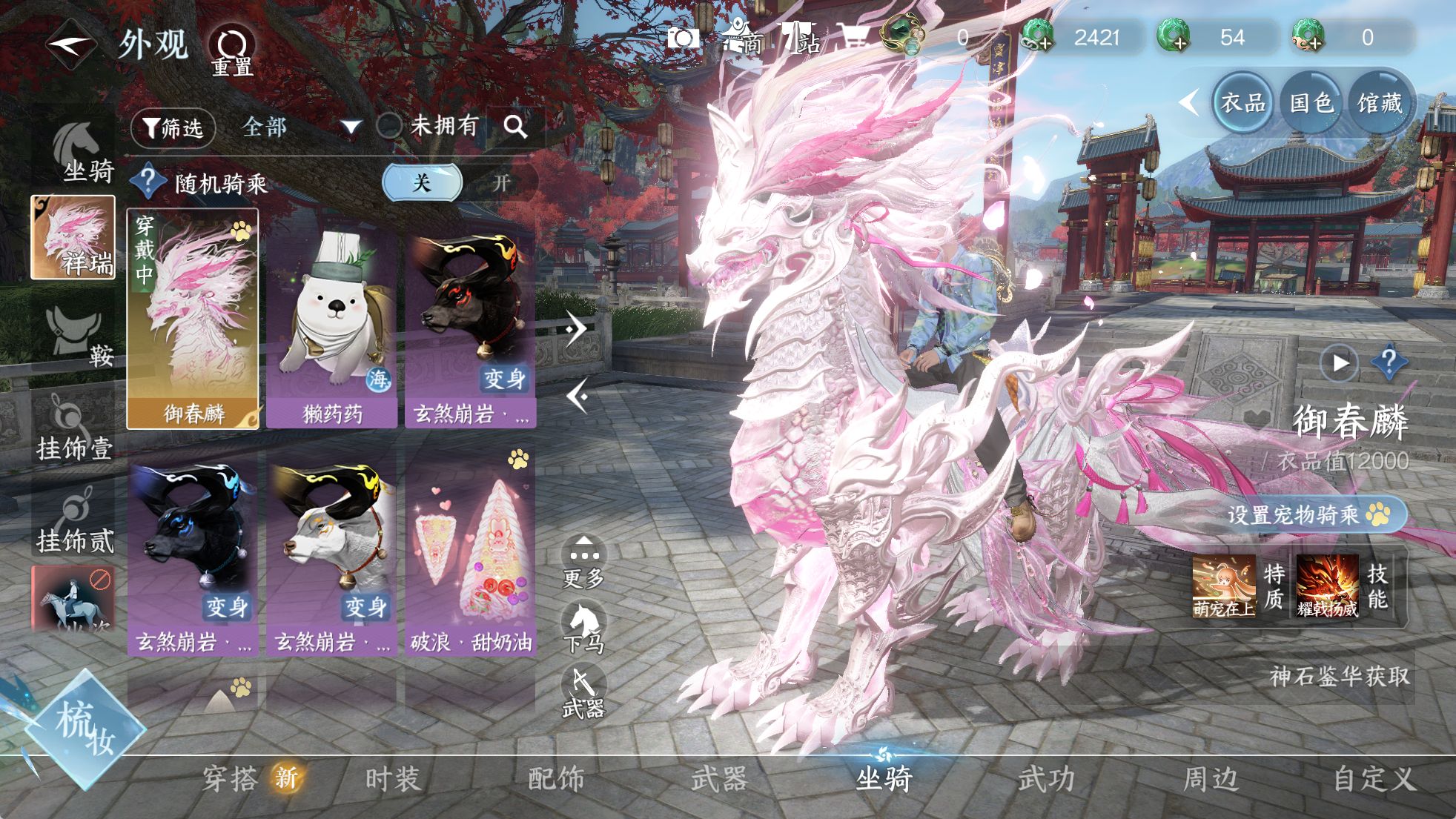Turn random riding switch to 开

coord(501,182)
